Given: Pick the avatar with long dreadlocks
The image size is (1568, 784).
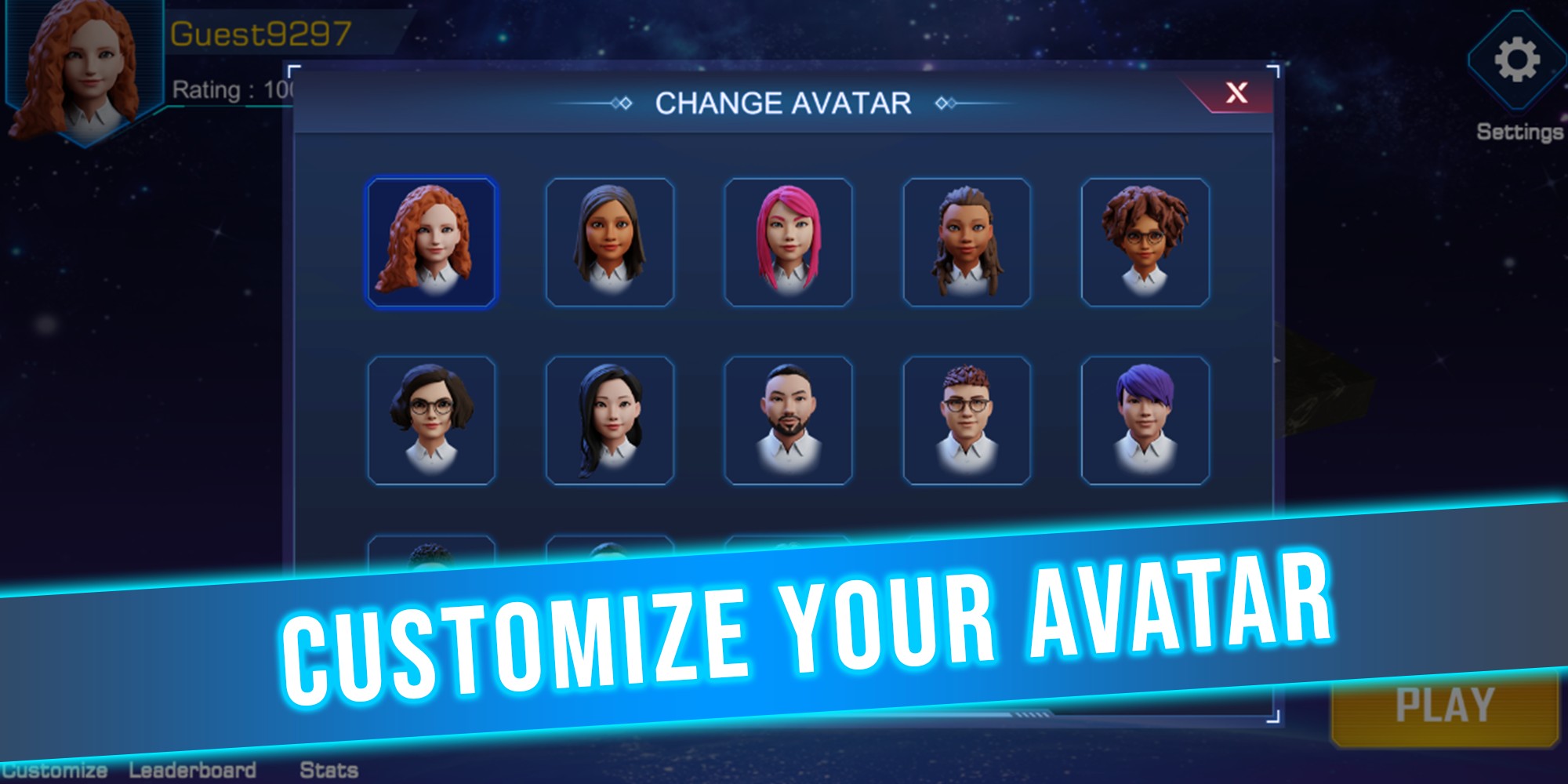Looking at the screenshot, I should 967,241.
